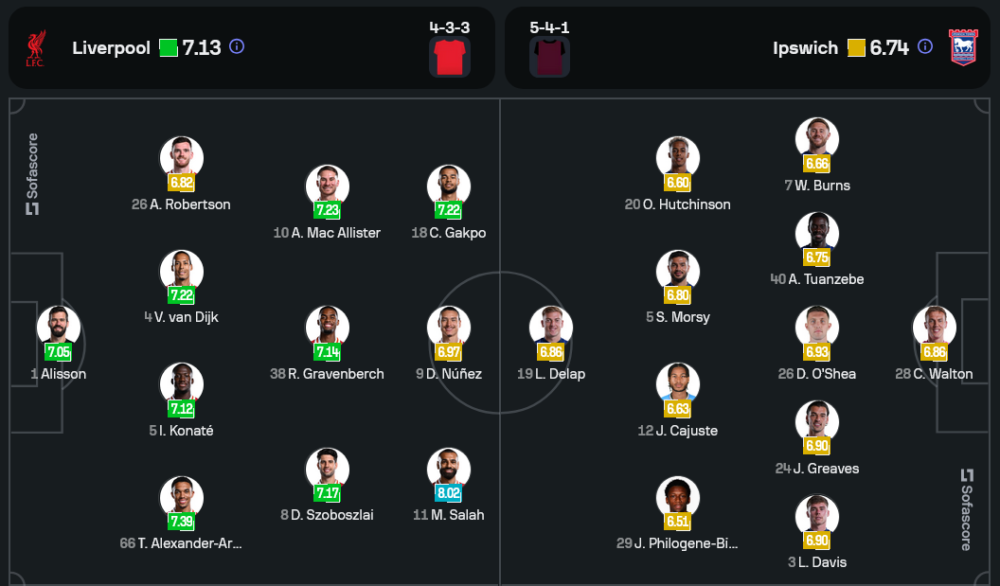Image resolution: width=1000 pixels, height=586 pixels.
Task: Select D. Núñez's player avatar
Action: (448, 328)
